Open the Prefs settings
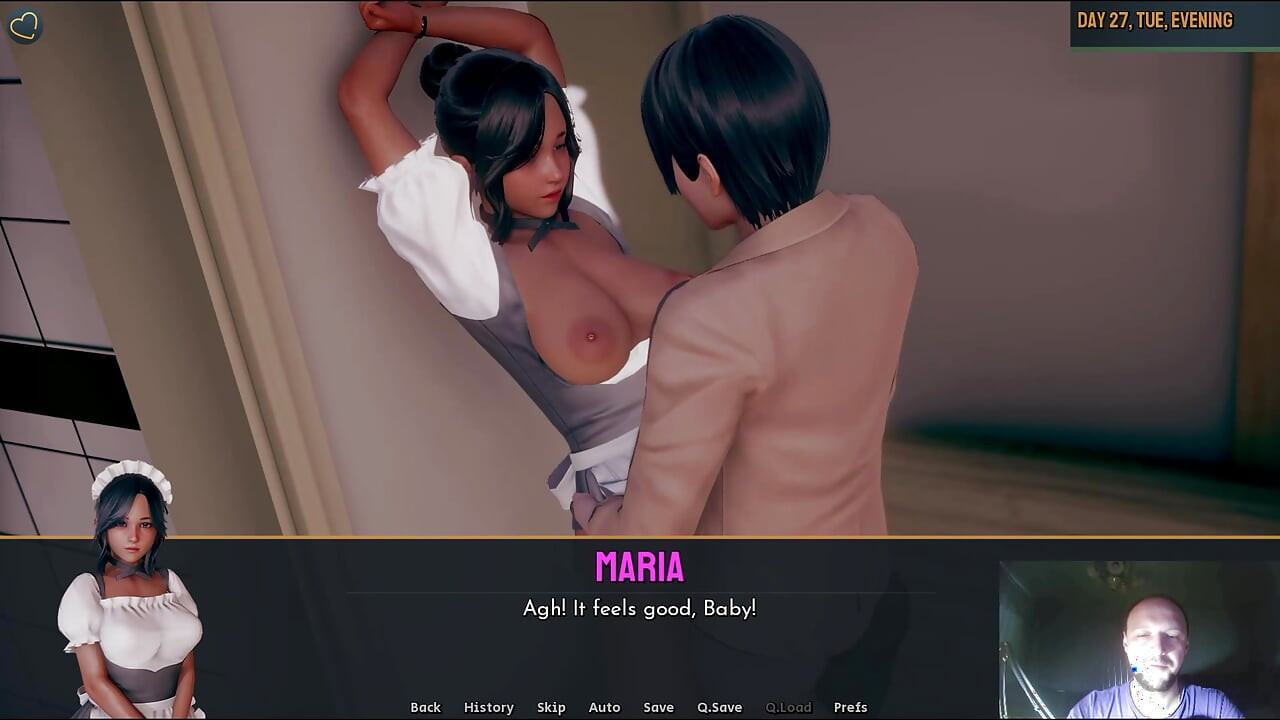The width and height of the screenshot is (1280, 720). 850,707
